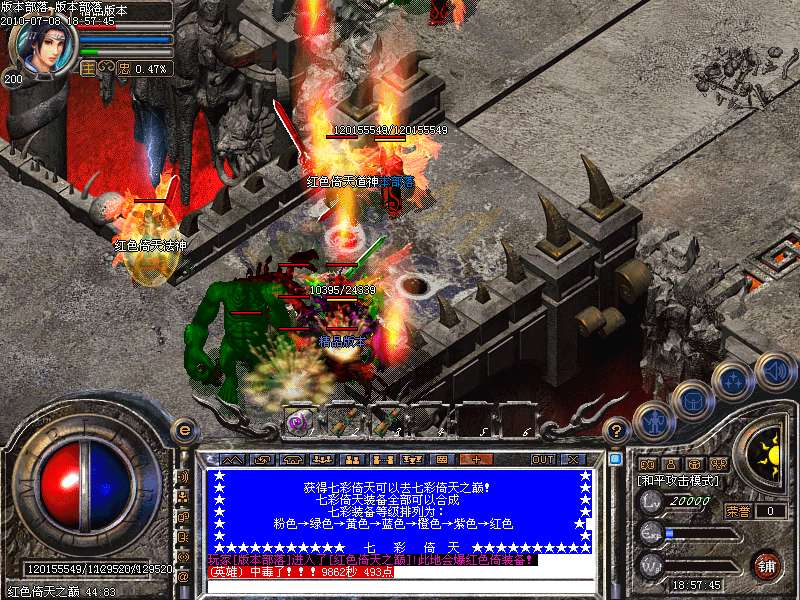This screenshot has width=800, height=600.
Task: Open the red 铺 shop button
Action: tap(766, 565)
